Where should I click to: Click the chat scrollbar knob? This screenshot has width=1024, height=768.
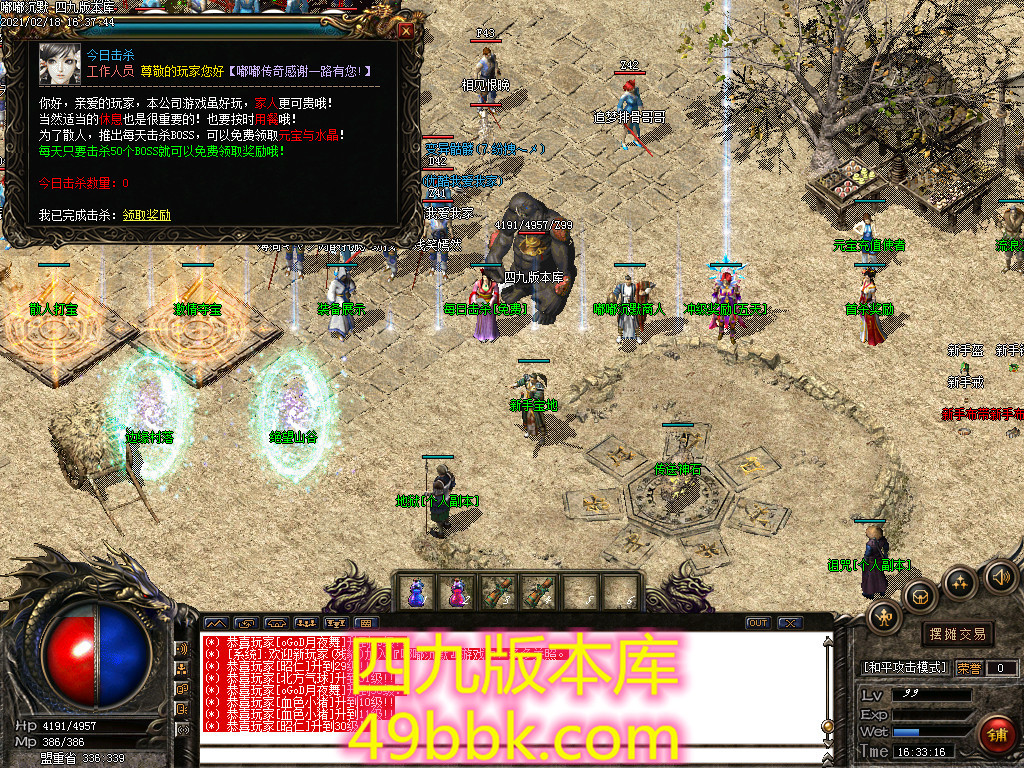pos(826,726)
